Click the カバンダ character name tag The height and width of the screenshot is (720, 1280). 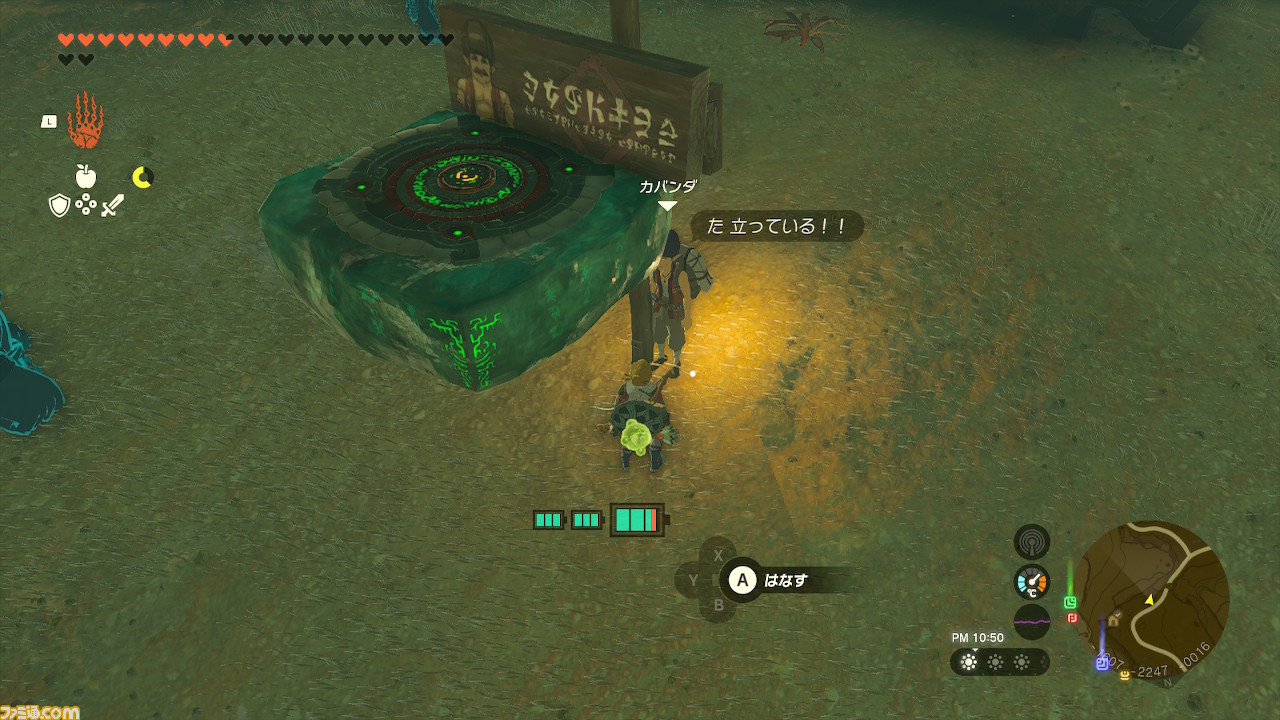667,186
